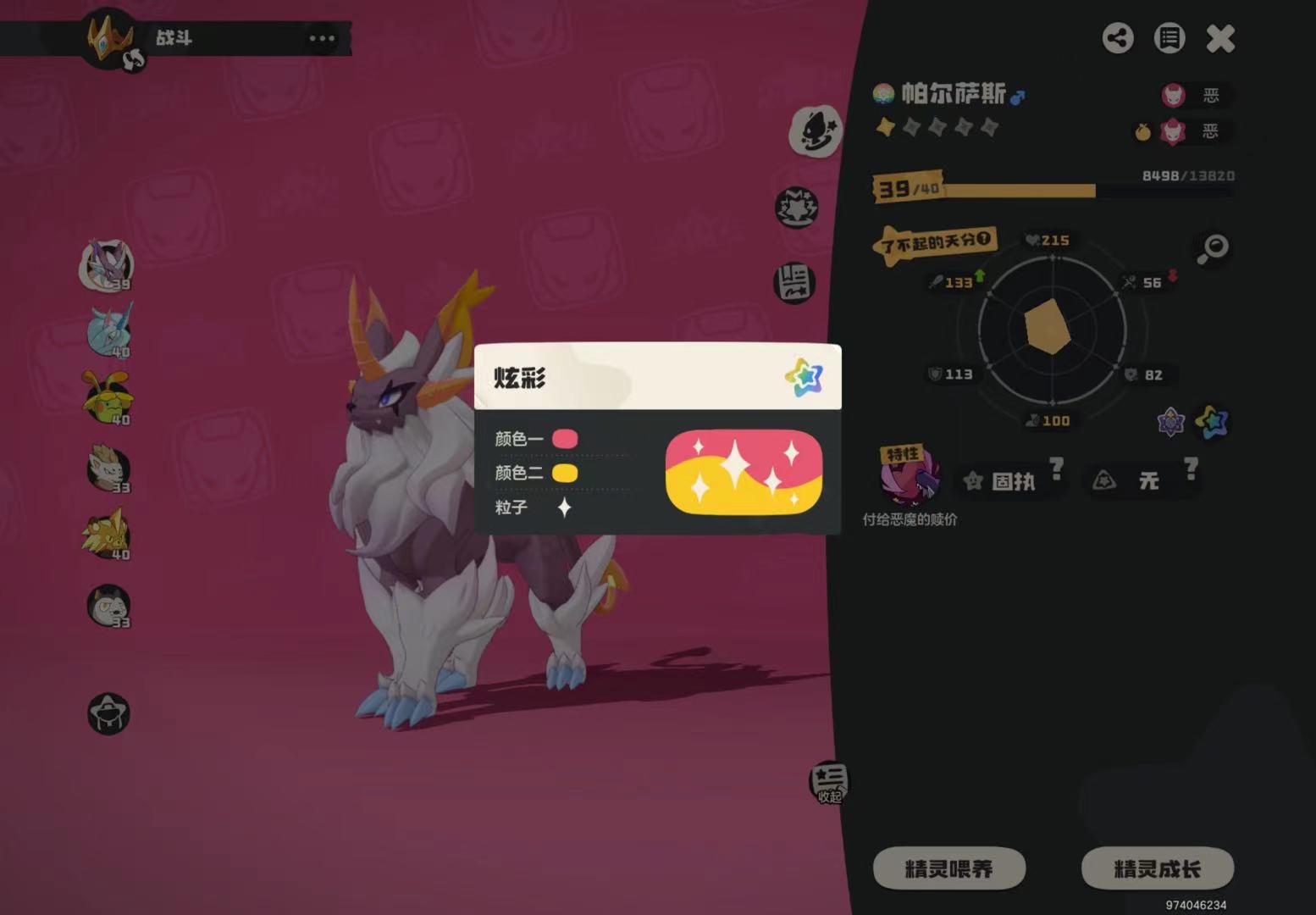Click the rainbow star 炫彩 badge

(1211, 421)
